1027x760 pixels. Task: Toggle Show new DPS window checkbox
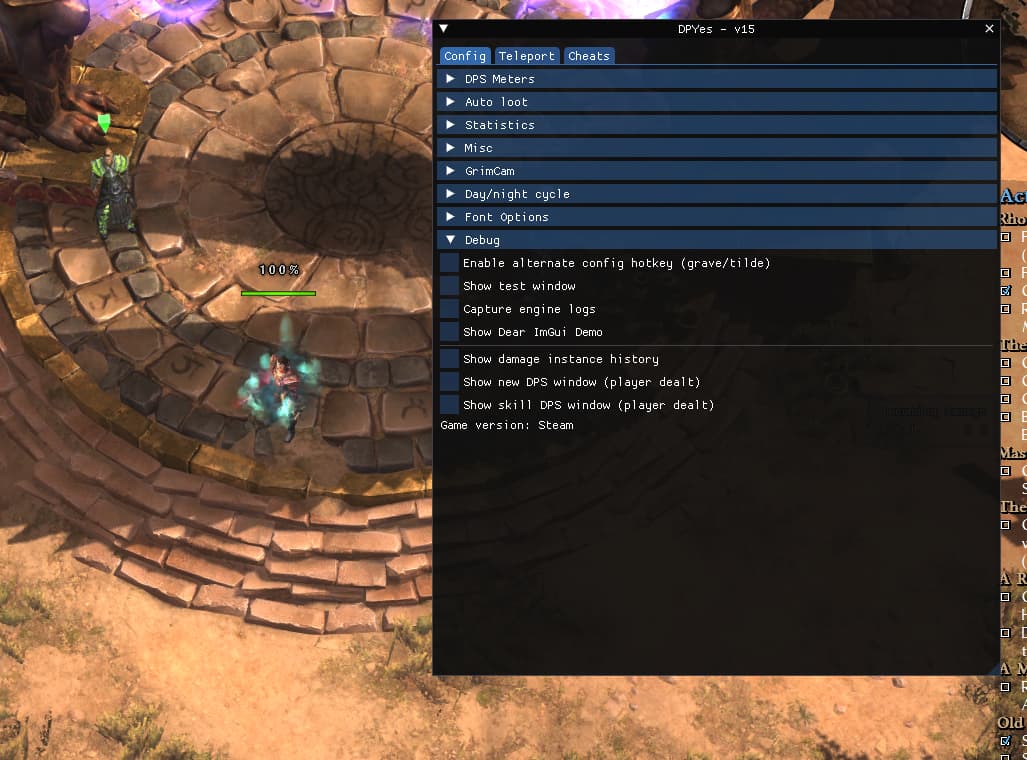(450, 382)
